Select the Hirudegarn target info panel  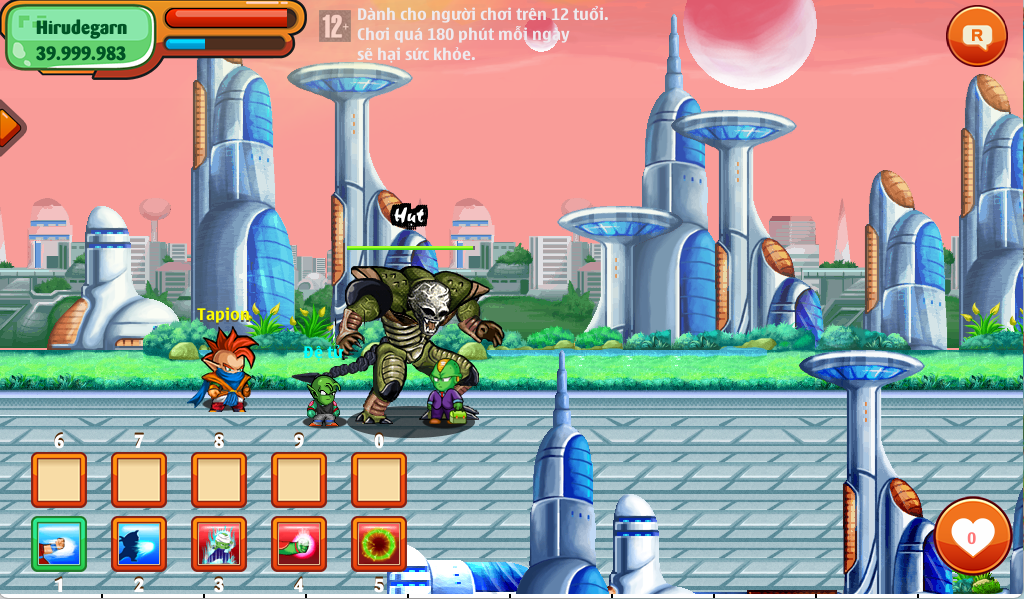(81, 39)
